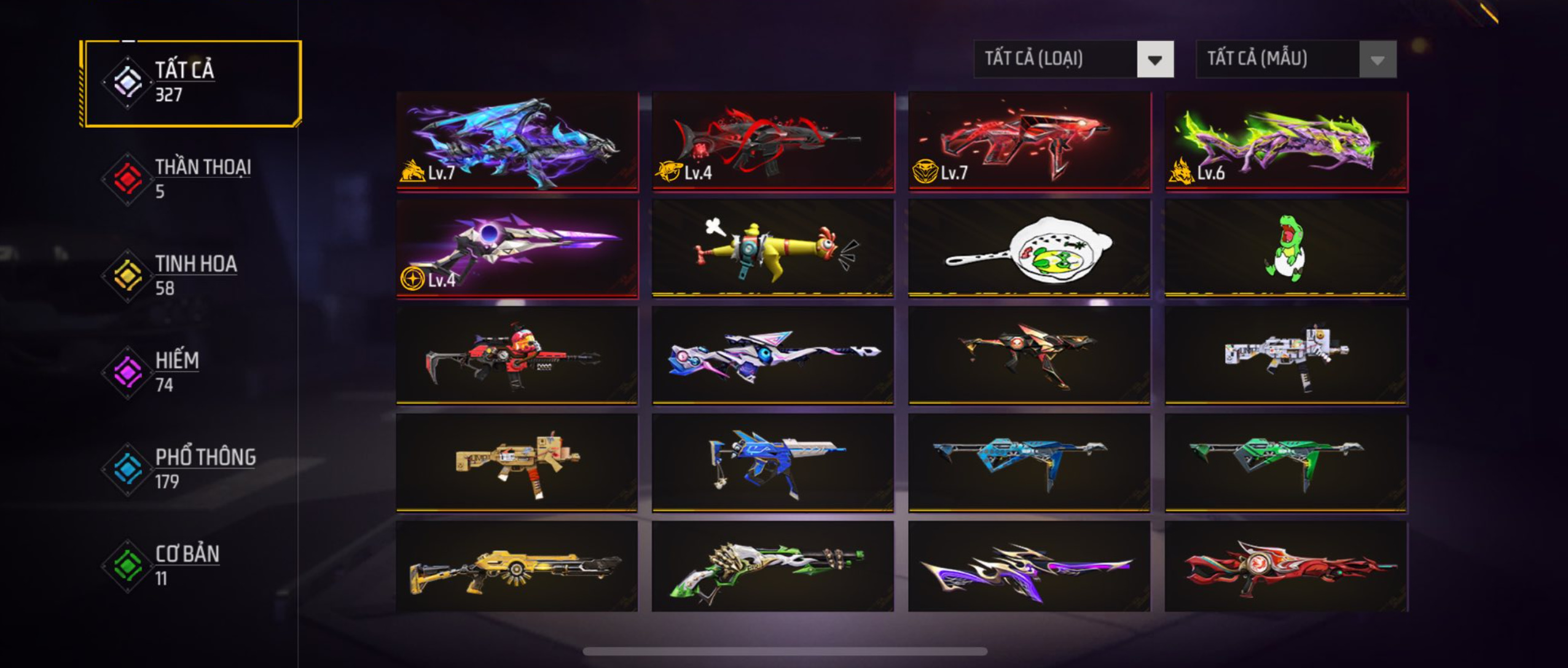Select the white graffiti SMG skin
The image size is (1568, 668).
coord(1286,355)
